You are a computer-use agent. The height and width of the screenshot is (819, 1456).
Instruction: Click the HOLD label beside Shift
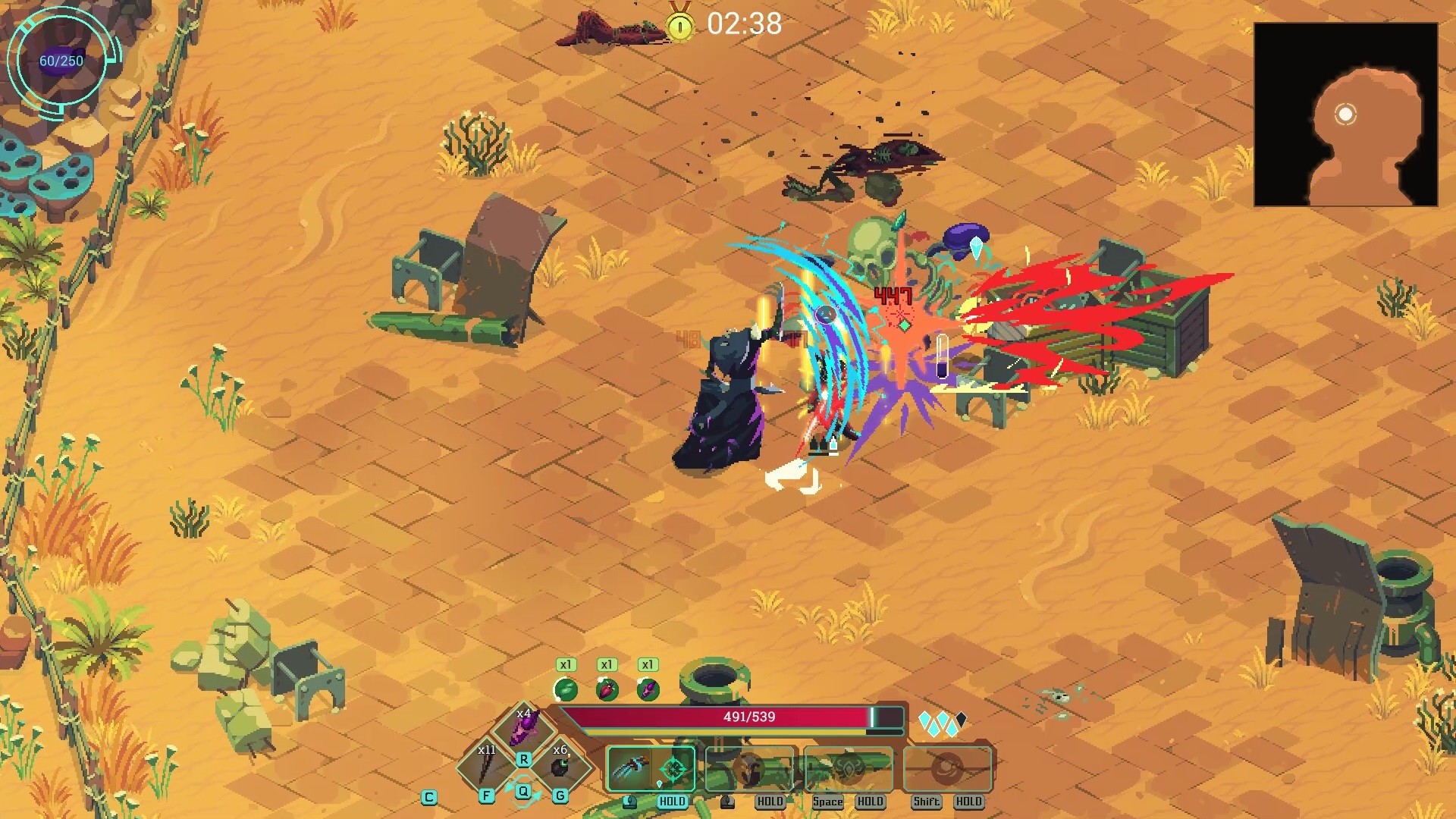pos(968,801)
